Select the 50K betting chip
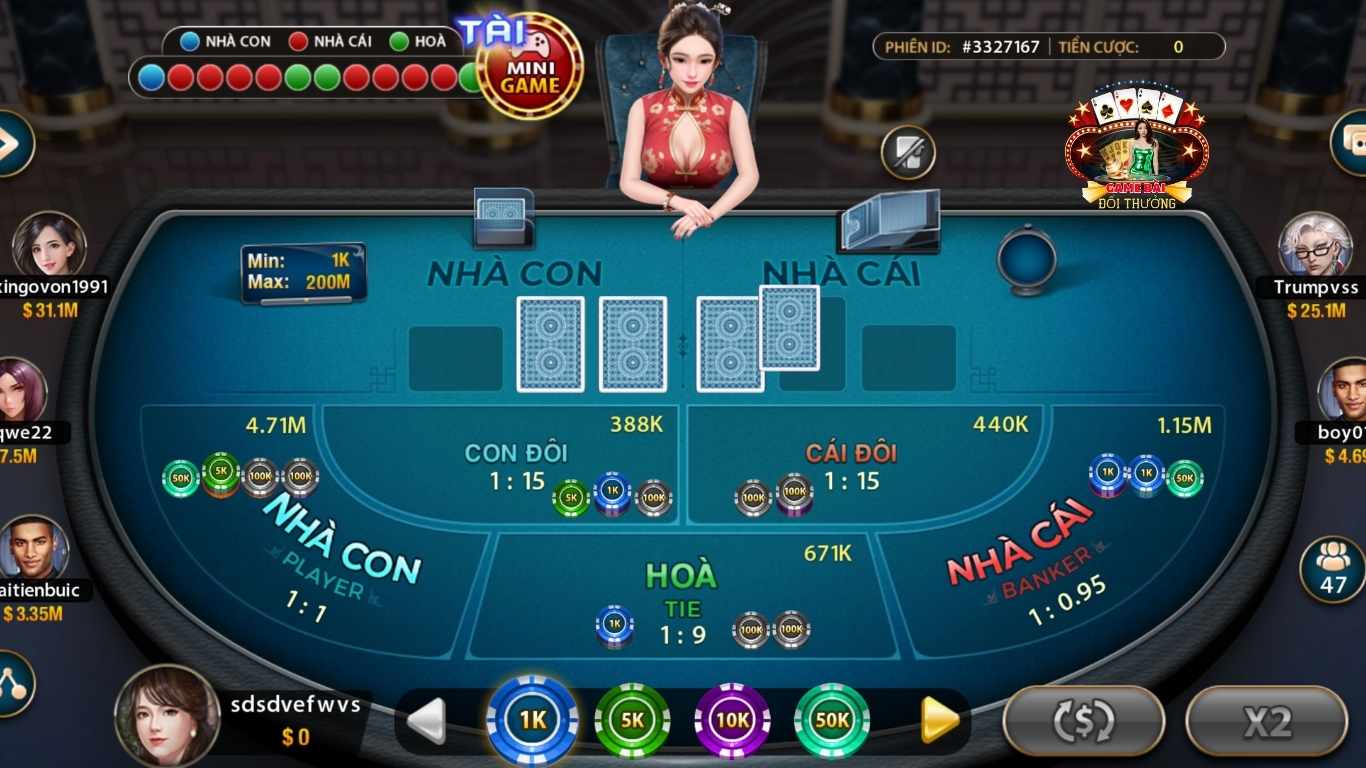Viewport: 1366px width, 768px height. click(831, 719)
